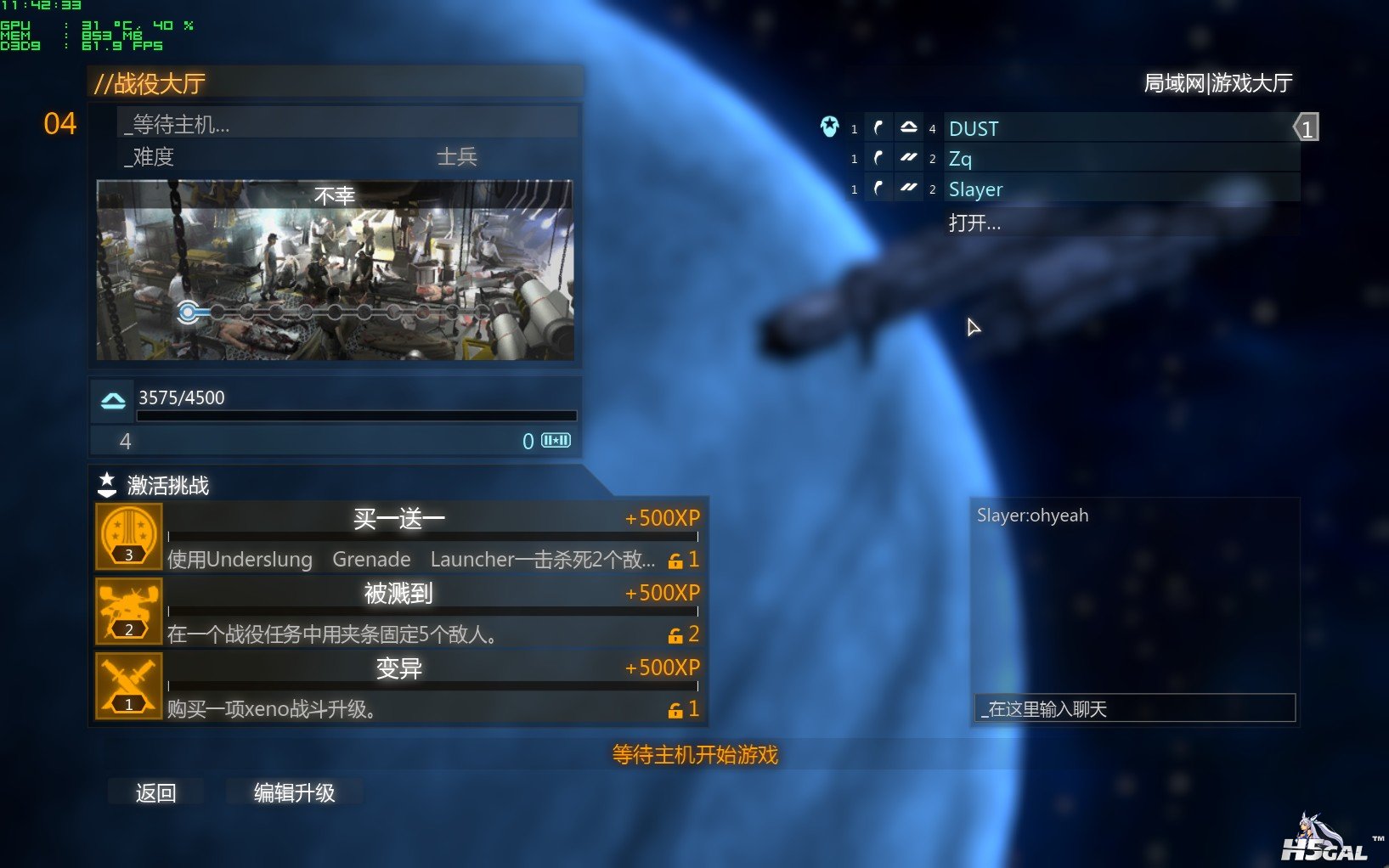Click the 买一送一 challenge badge icon
The image size is (1389, 868).
(x=129, y=537)
